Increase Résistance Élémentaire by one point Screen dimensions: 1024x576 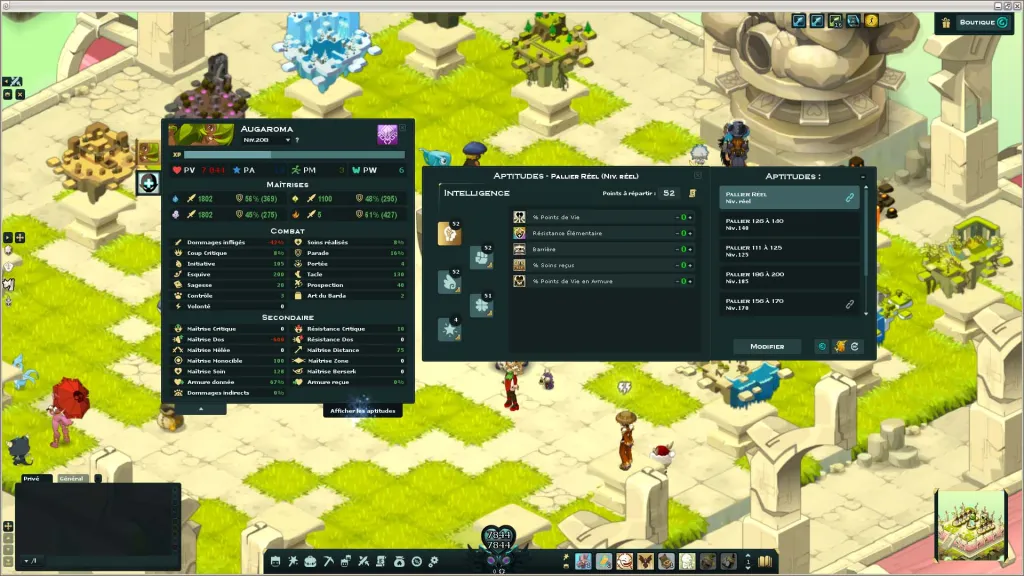coord(690,233)
